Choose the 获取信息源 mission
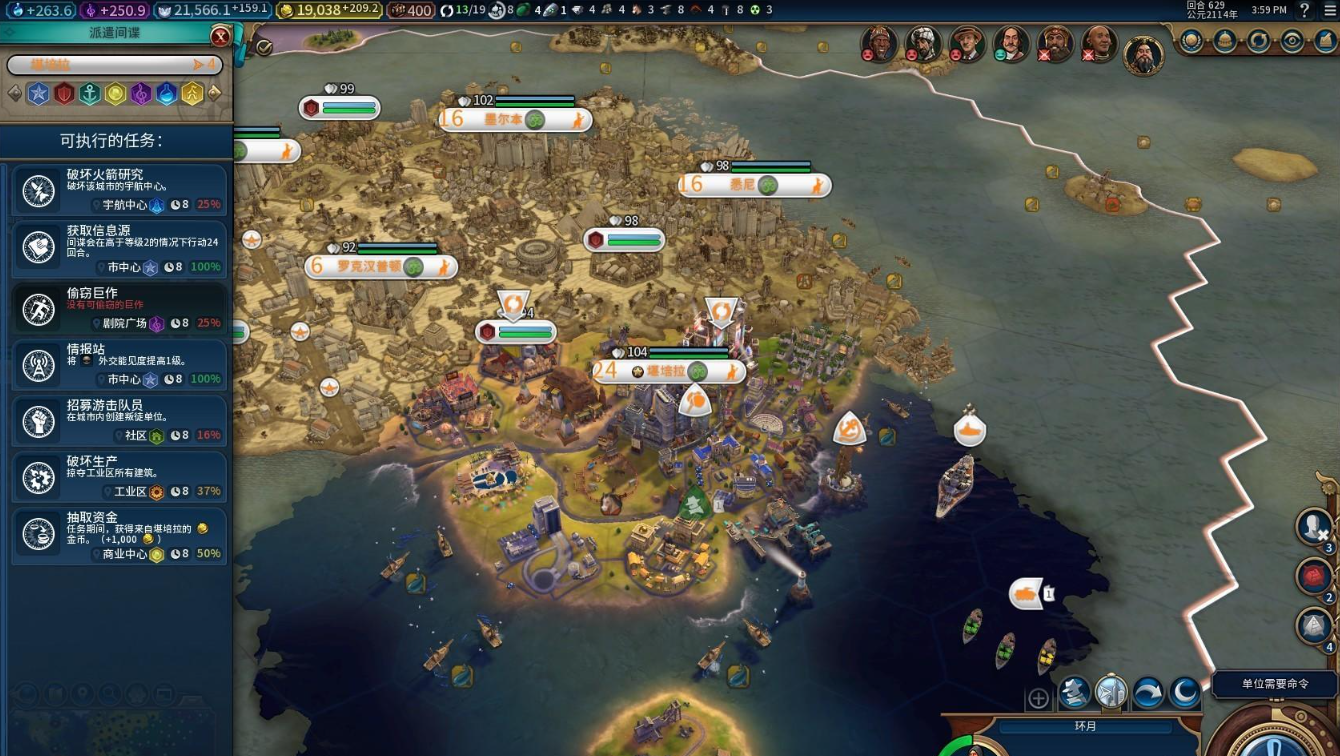The width and height of the screenshot is (1340, 756). tap(119, 249)
